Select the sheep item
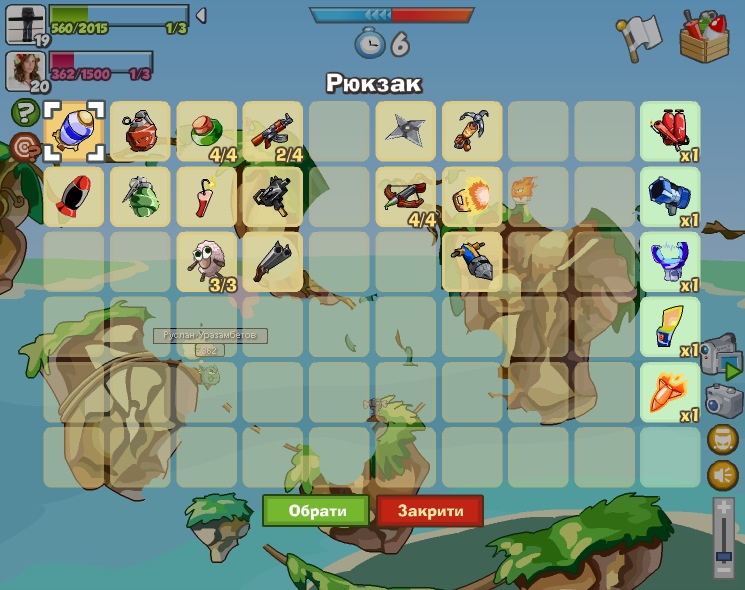 click(207, 261)
